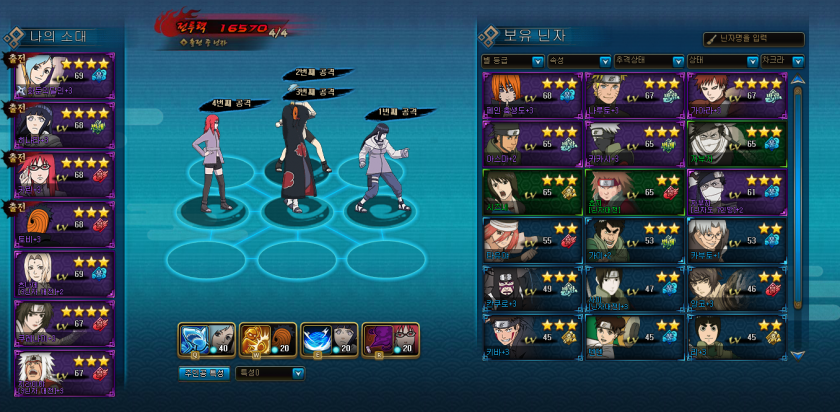
Task: Open the 특성0 dropdown
Action: [x=269, y=373]
